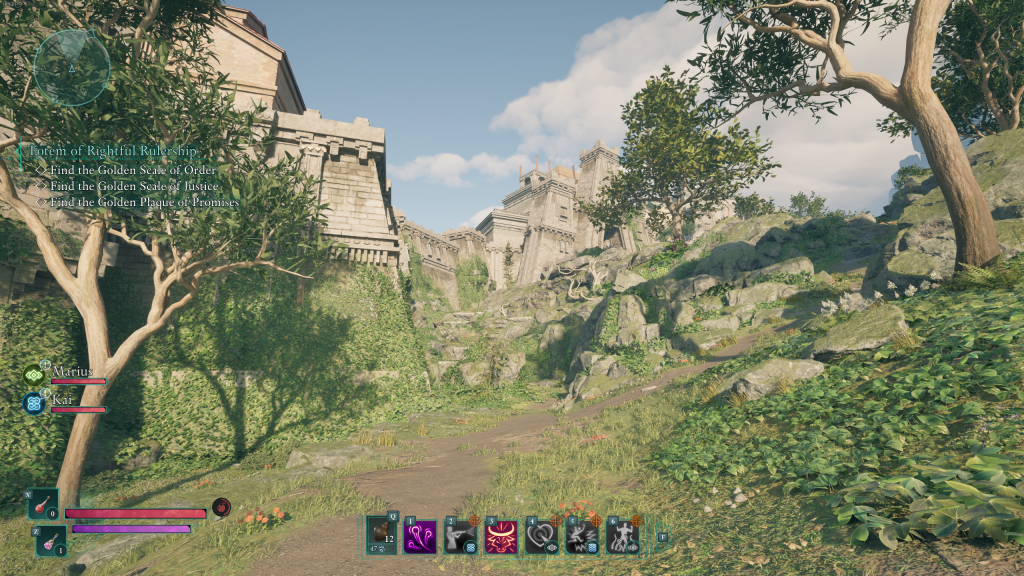Activate the flexing figure with tendrils ability

point(622,537)
